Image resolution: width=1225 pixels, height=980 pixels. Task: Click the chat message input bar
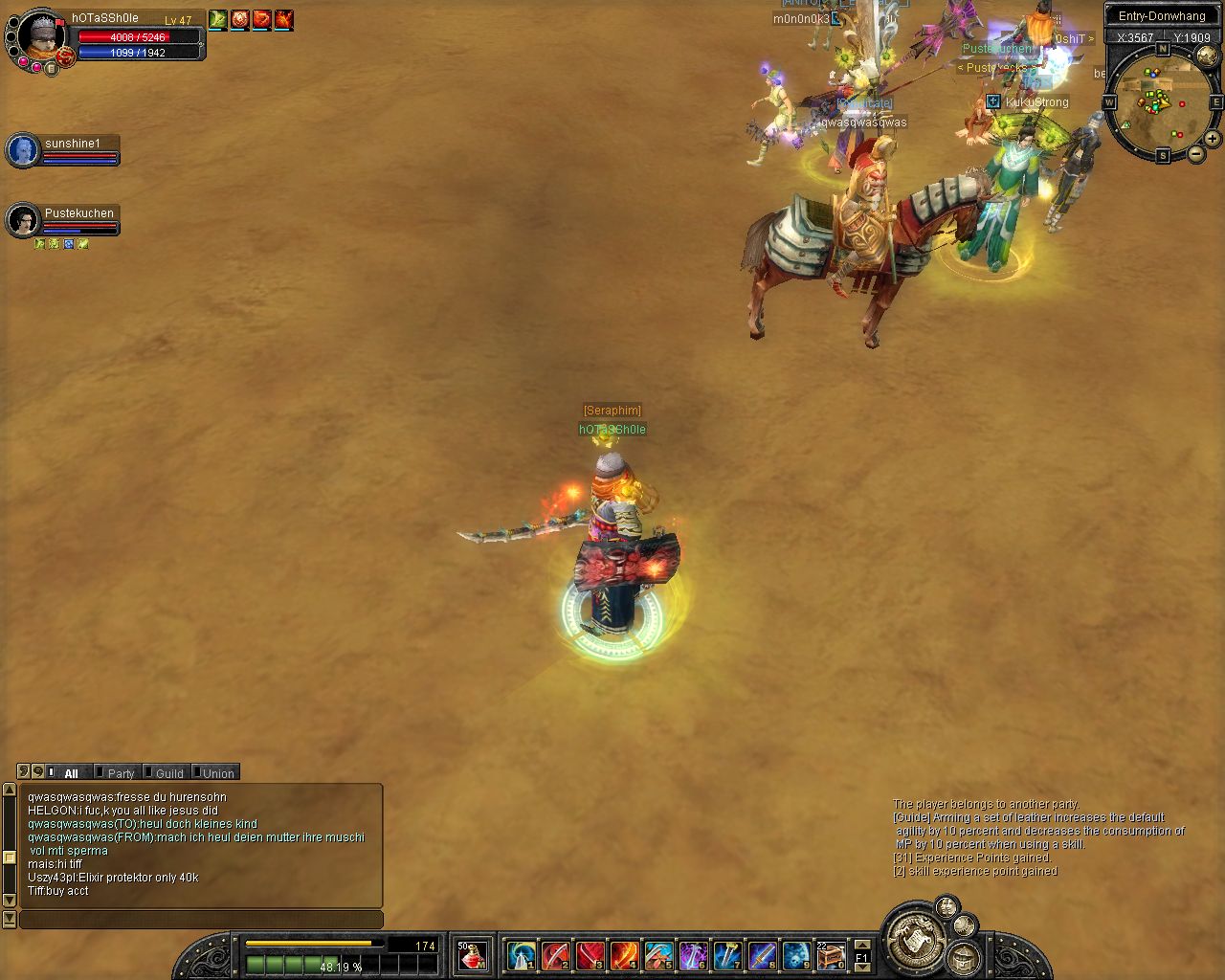(x=201, y=920)
